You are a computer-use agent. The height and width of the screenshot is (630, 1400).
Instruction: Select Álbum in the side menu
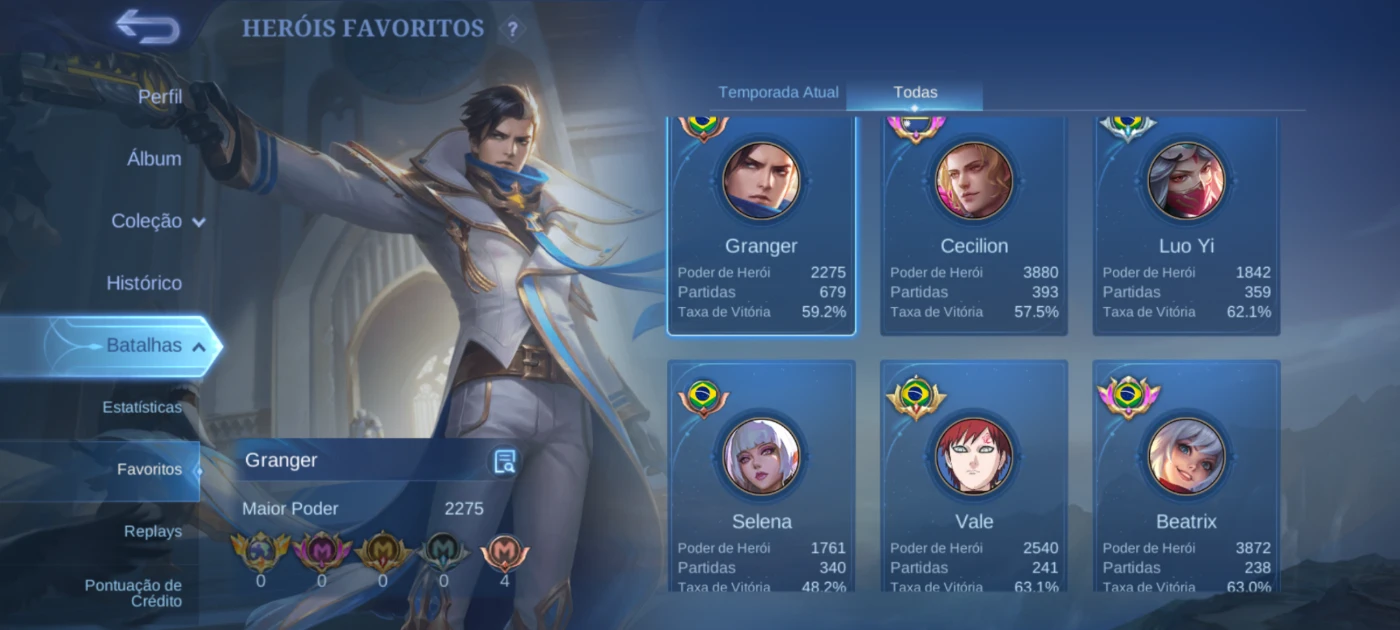click(154, 159)
